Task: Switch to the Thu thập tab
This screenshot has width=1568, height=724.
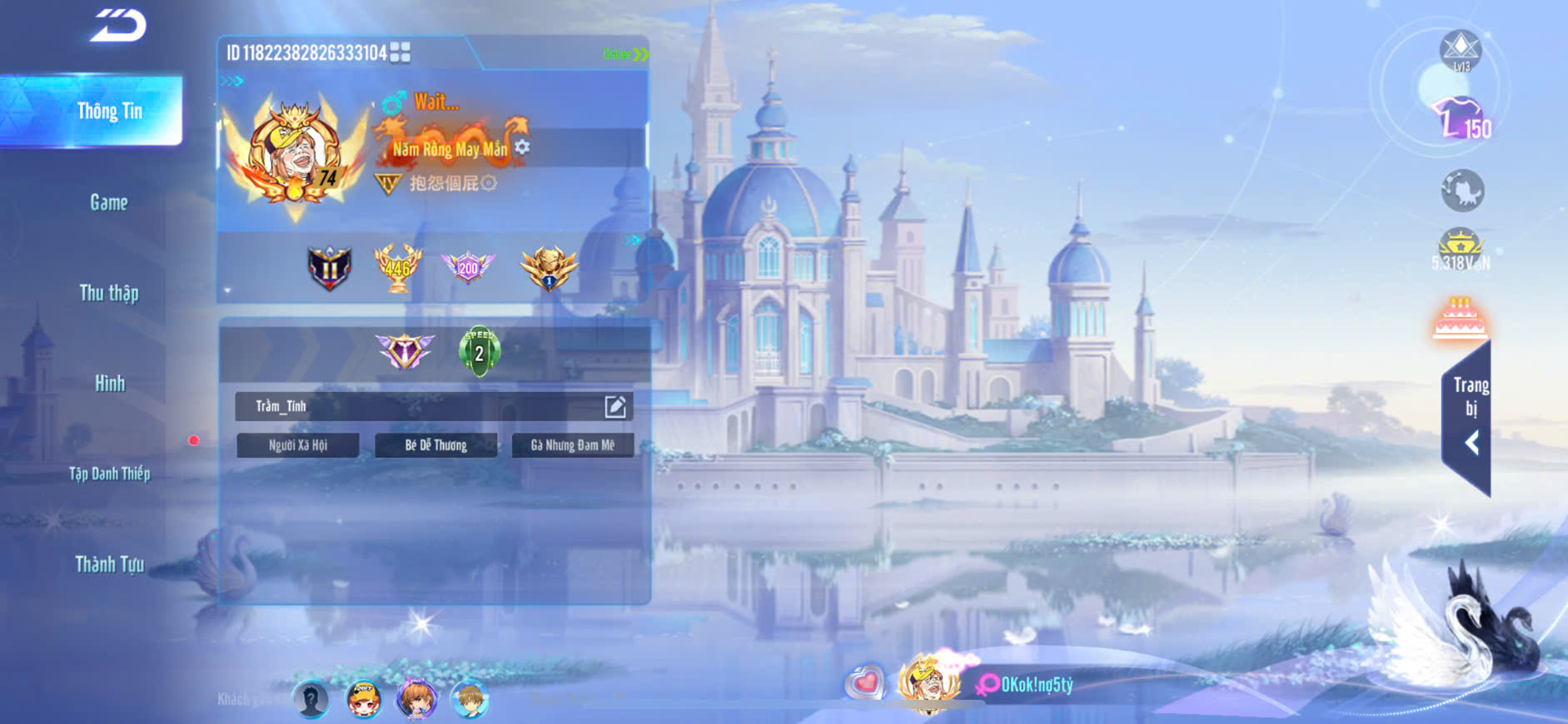Action: point(109,293)
